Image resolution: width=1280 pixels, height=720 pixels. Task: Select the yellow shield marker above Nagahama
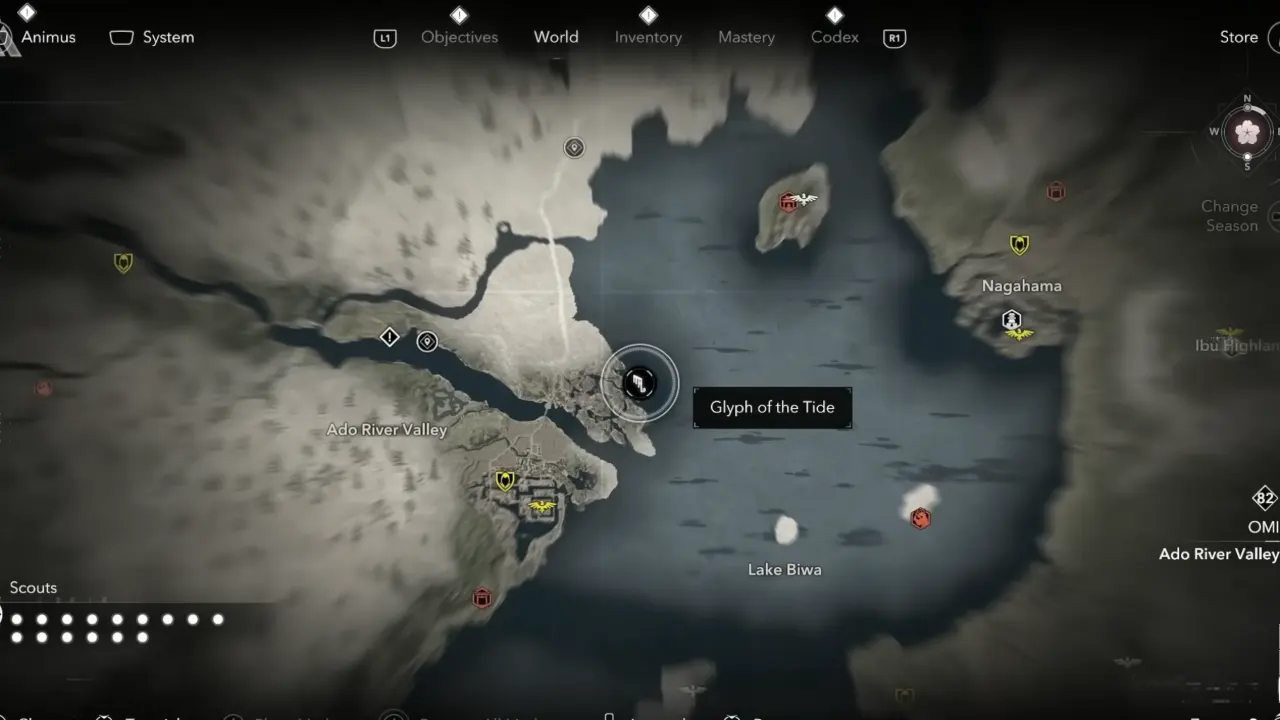point(1019,244)
